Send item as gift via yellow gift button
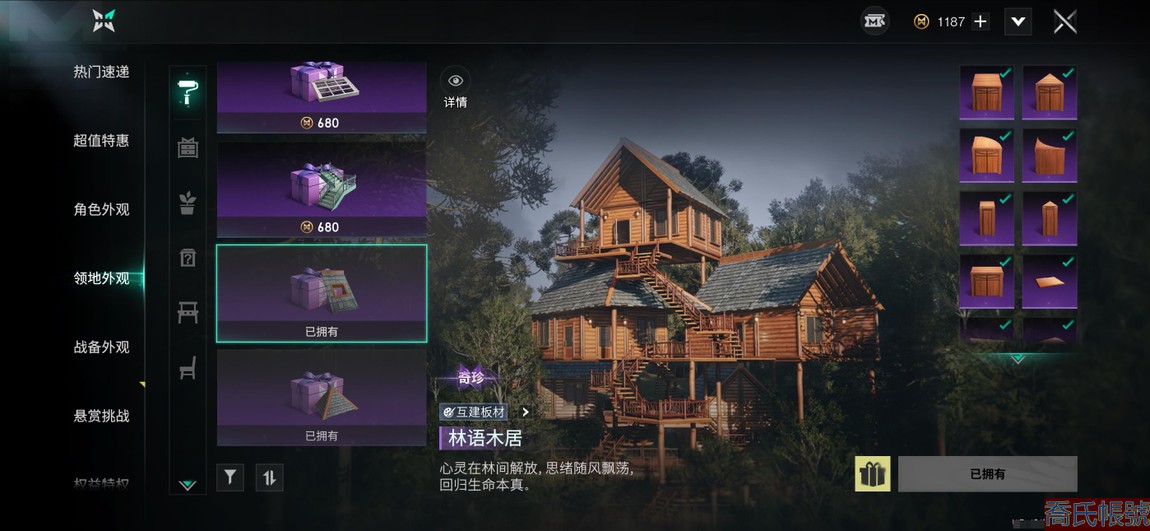This screenshot has width=1150, height=531. click(x=872, y=474)
